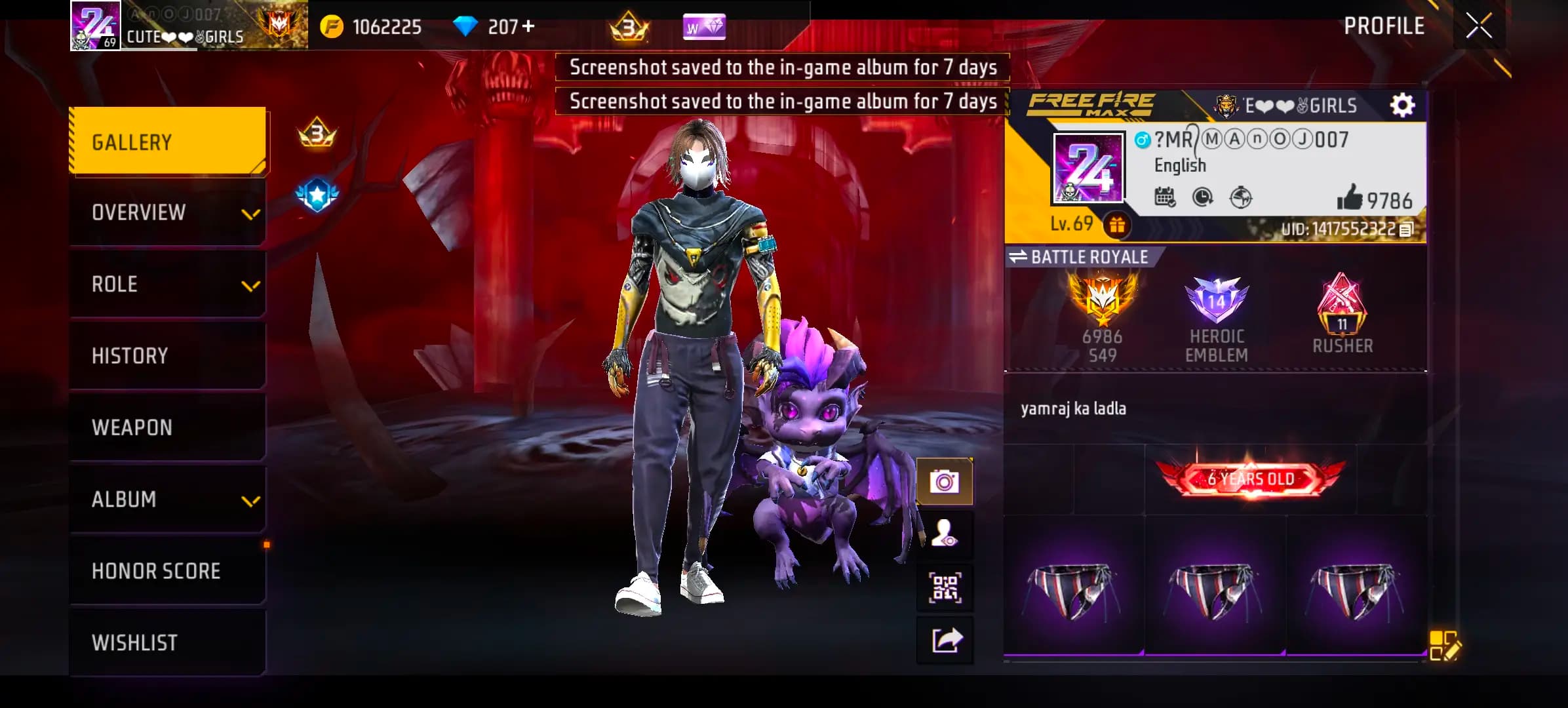Expand the Overview section

[x=168, y=212]
